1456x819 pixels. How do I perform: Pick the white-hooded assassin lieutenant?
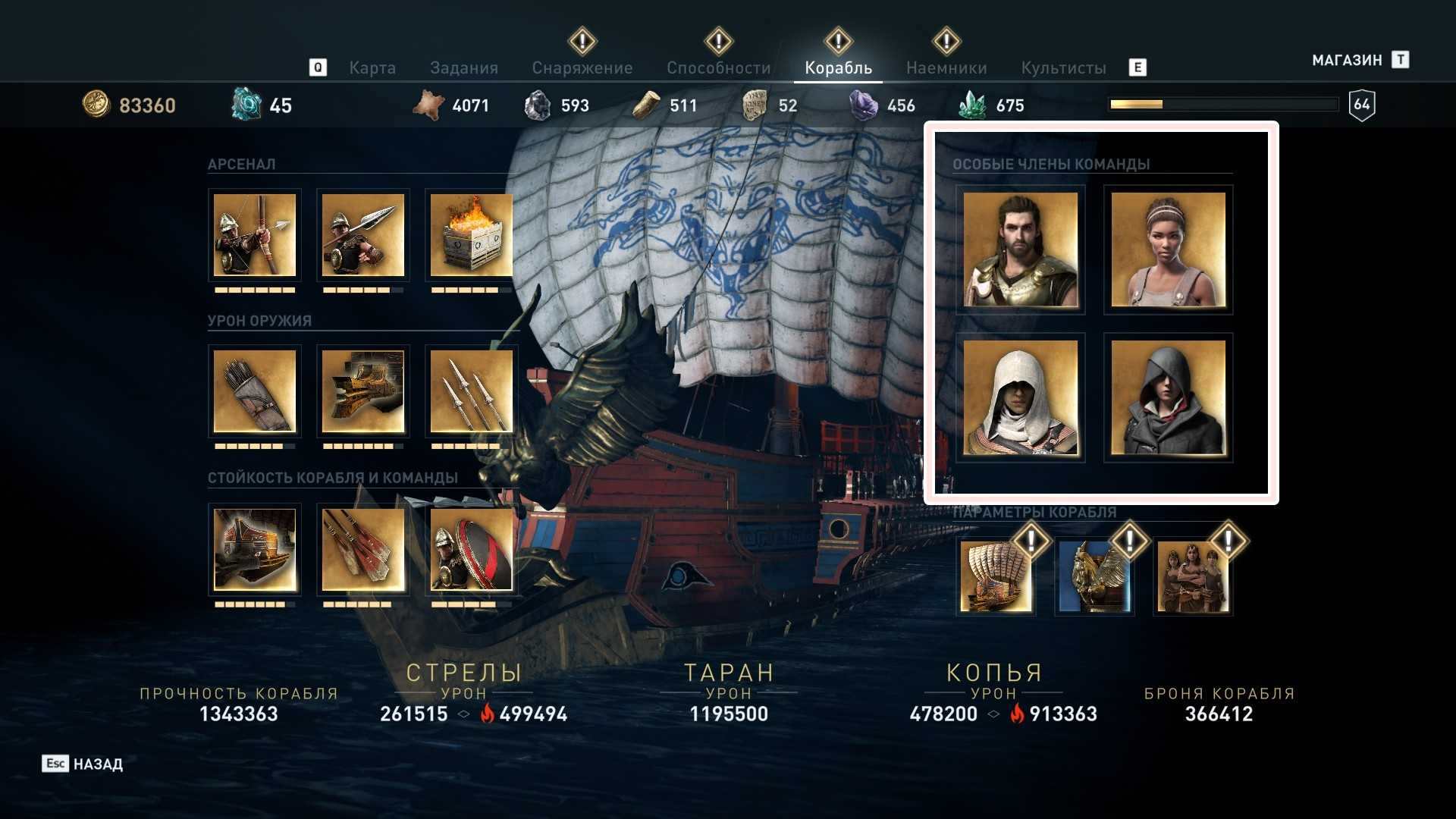[x=1020, y=397]
